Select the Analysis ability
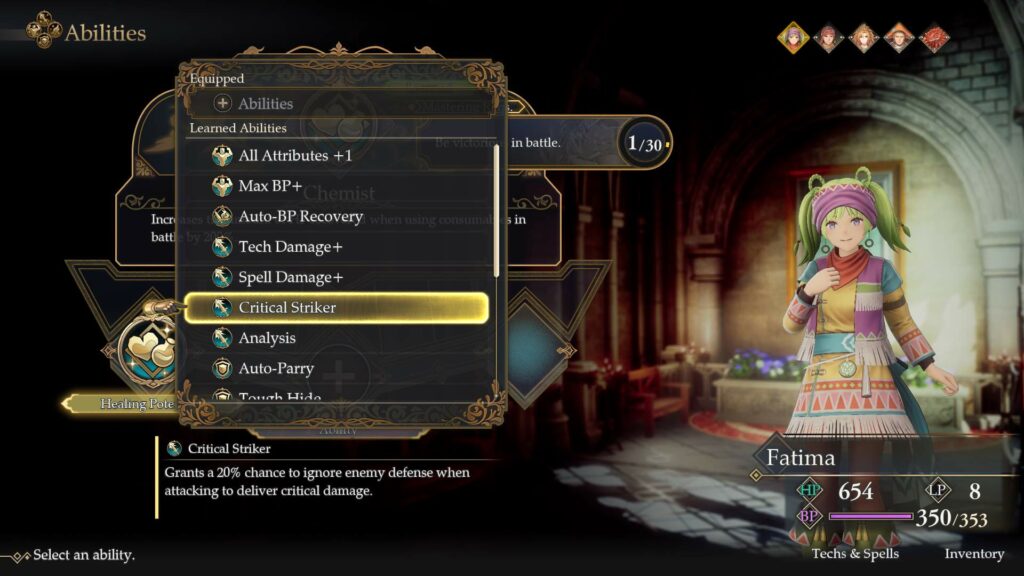 267,338
